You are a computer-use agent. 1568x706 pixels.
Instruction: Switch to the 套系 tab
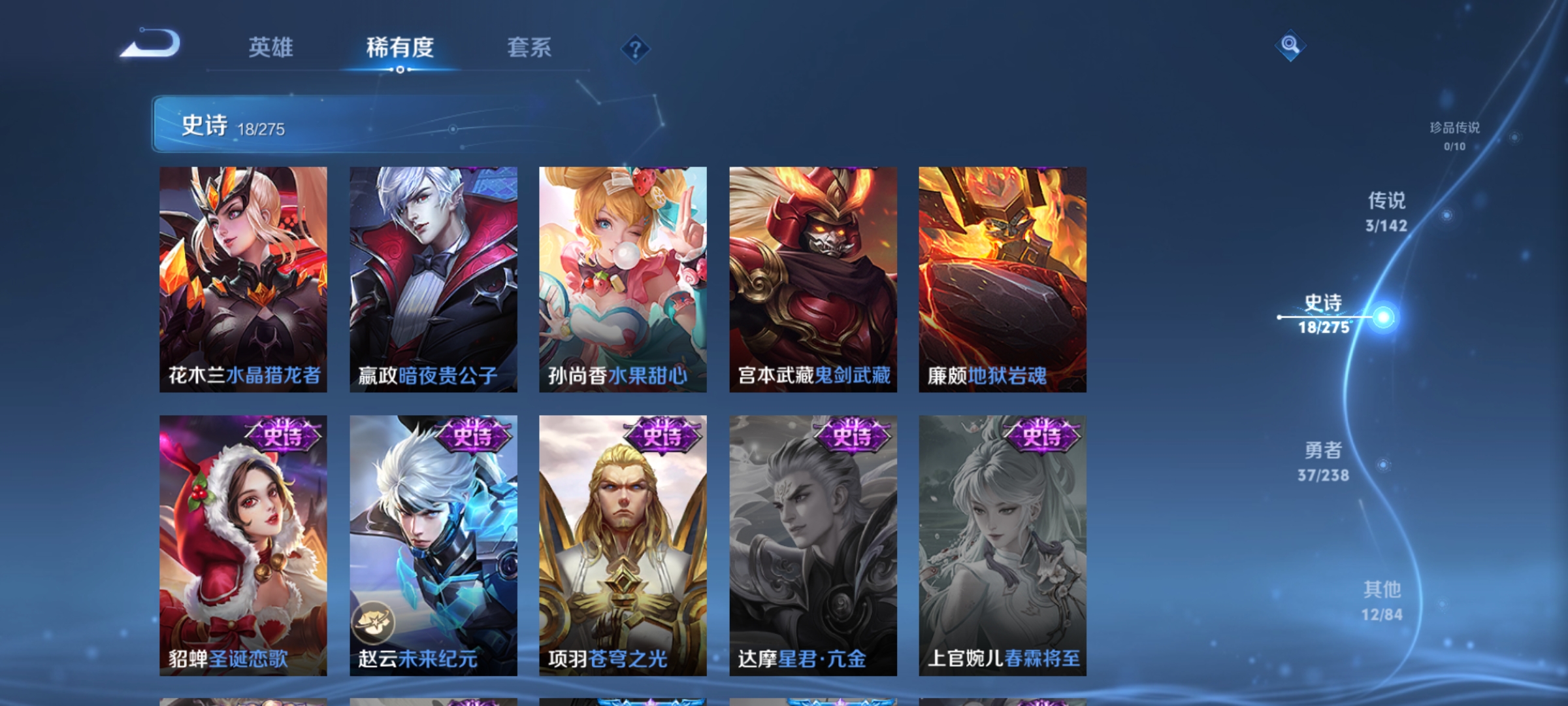pyautogui.click(x=530, y=48)
